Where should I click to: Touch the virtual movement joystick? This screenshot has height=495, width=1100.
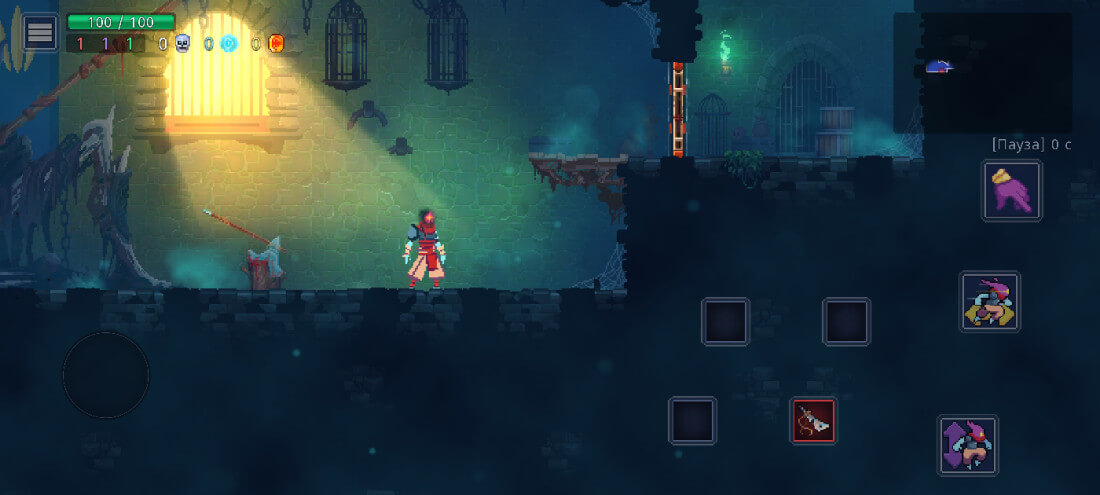coord(106,375)
